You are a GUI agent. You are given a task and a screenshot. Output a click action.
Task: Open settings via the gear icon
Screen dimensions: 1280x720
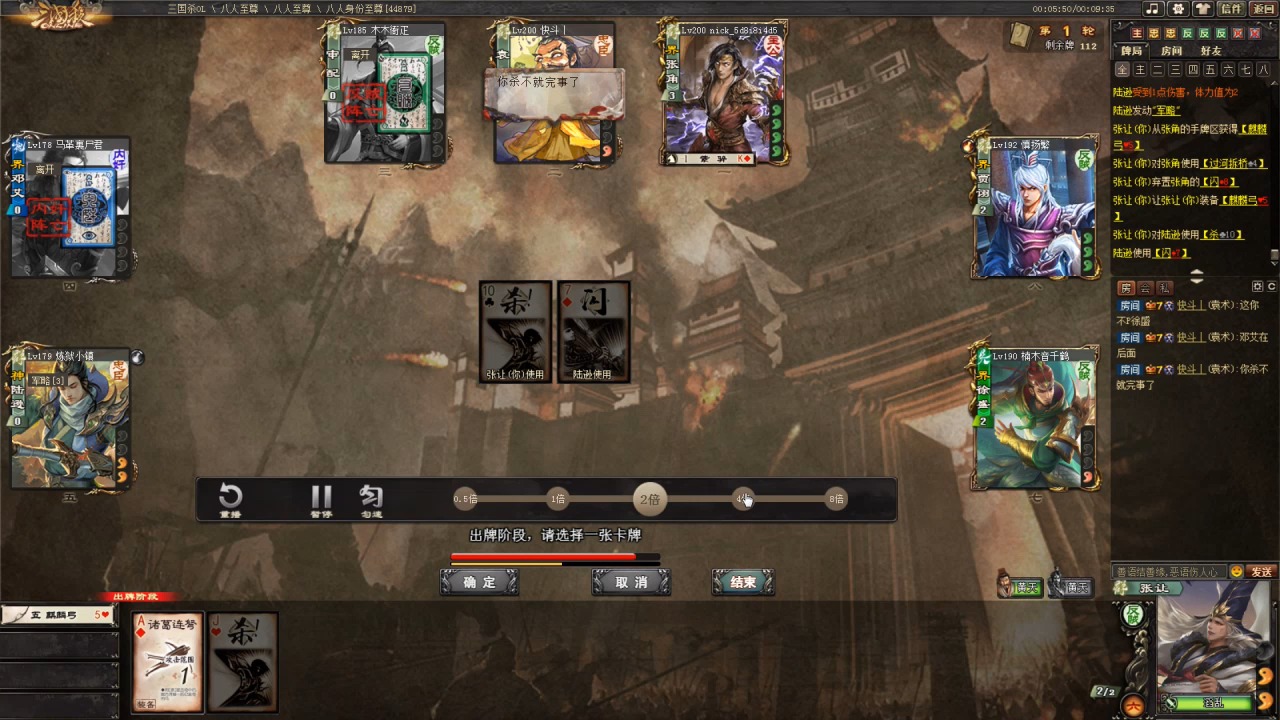[x=1178, y=9]
